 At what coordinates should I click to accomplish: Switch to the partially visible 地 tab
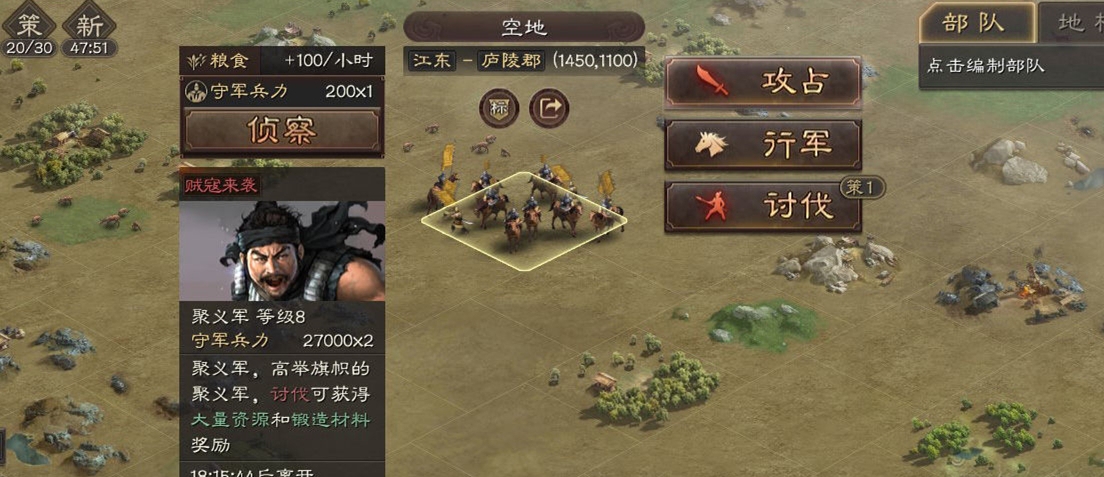tap(1072, 22)
